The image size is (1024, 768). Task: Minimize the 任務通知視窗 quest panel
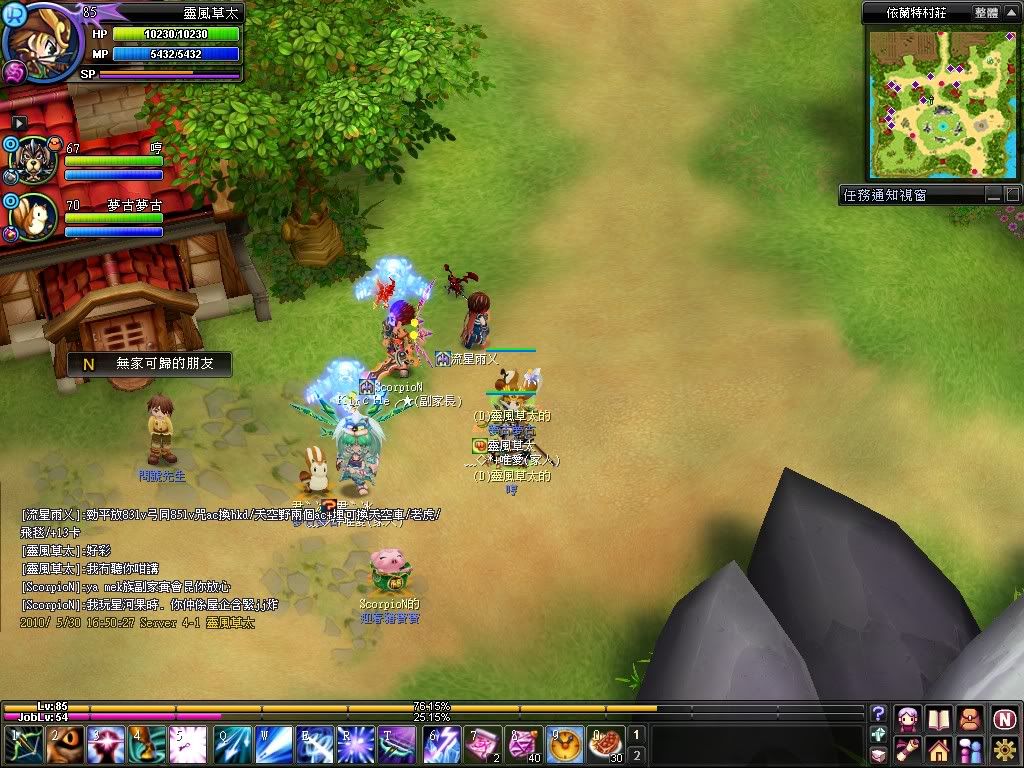click(x=993, y=196)
